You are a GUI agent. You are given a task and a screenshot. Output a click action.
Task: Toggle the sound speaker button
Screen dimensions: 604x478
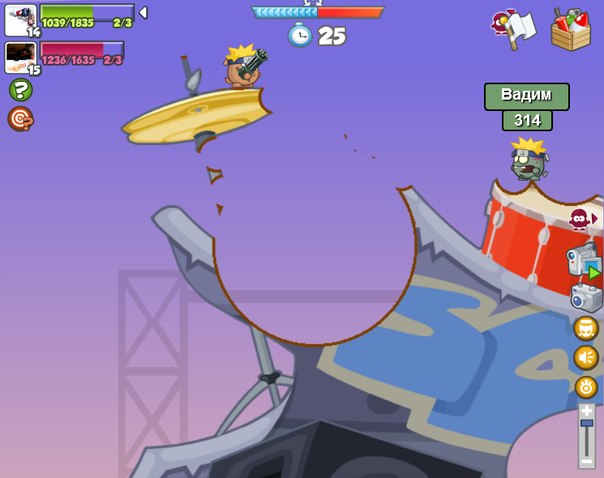(x=586, y=357)
